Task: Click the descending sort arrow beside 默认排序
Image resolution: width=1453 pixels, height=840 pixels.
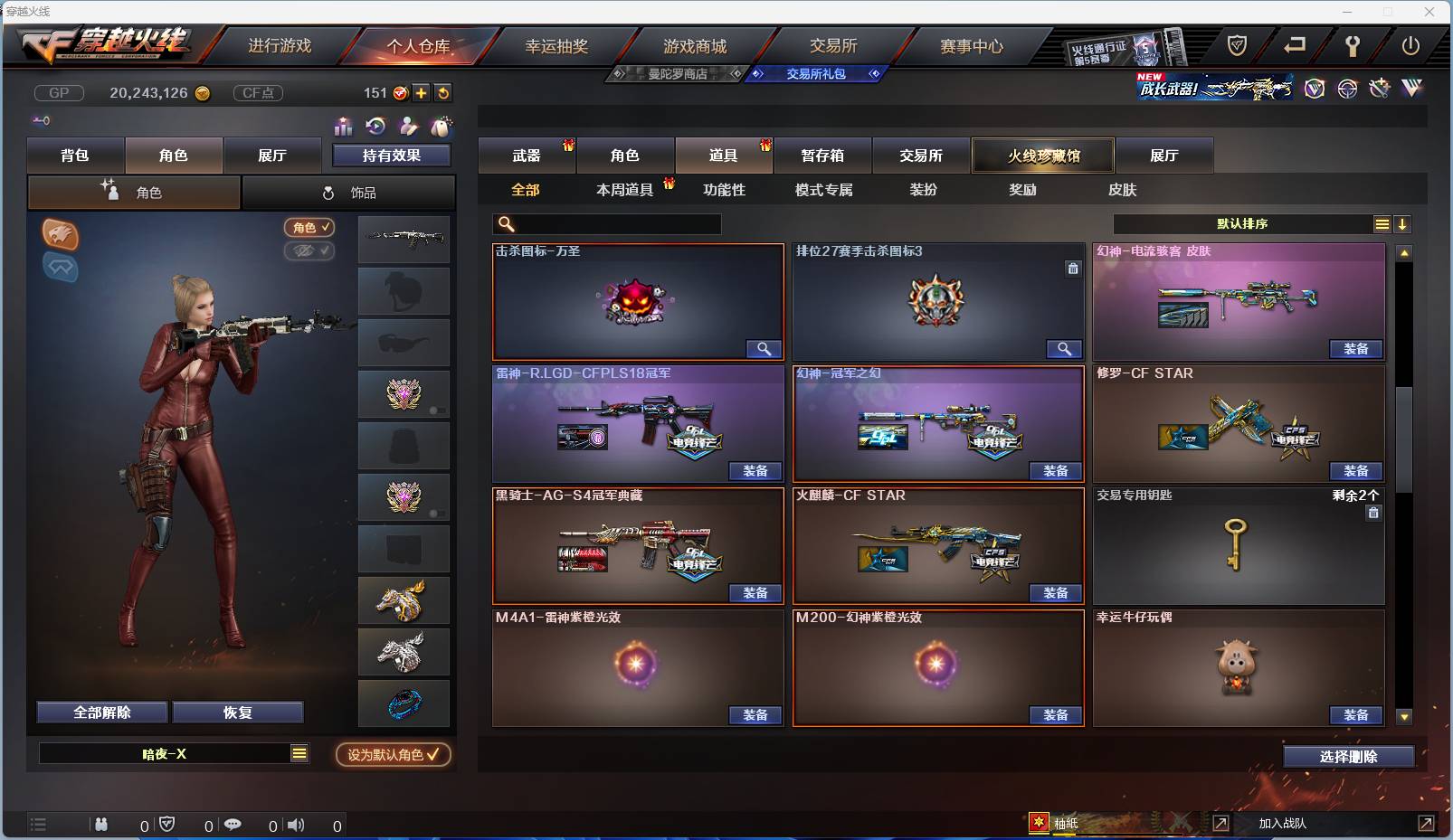Action: tap(1403, 223)
